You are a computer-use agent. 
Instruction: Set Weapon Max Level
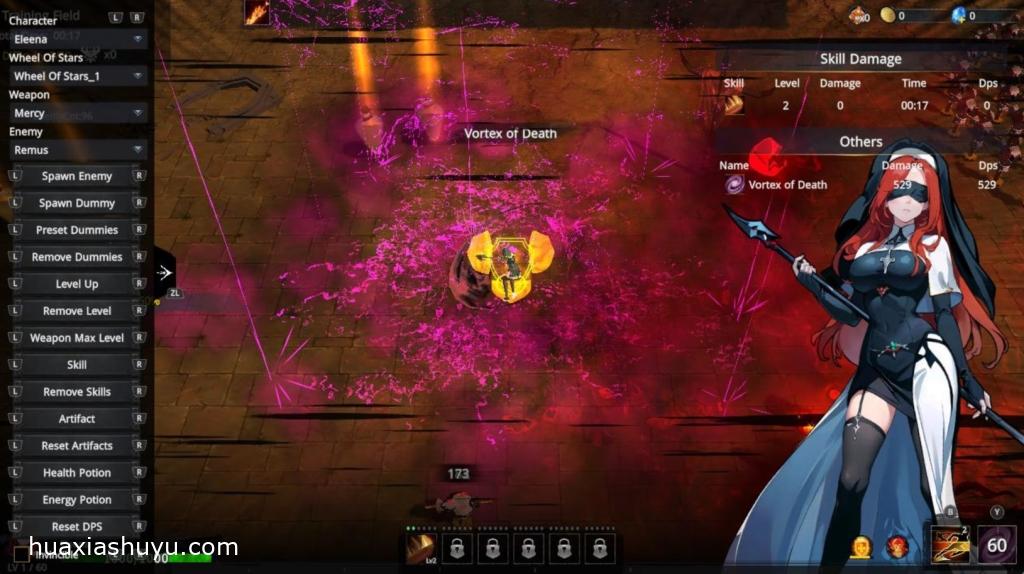[x=77, y=338]
